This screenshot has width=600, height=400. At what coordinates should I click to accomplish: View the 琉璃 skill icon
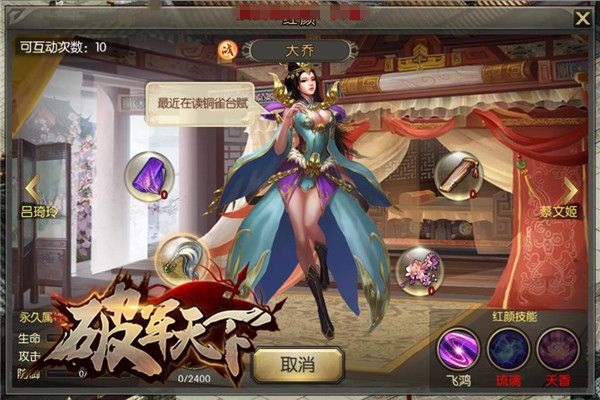(508, 349)
